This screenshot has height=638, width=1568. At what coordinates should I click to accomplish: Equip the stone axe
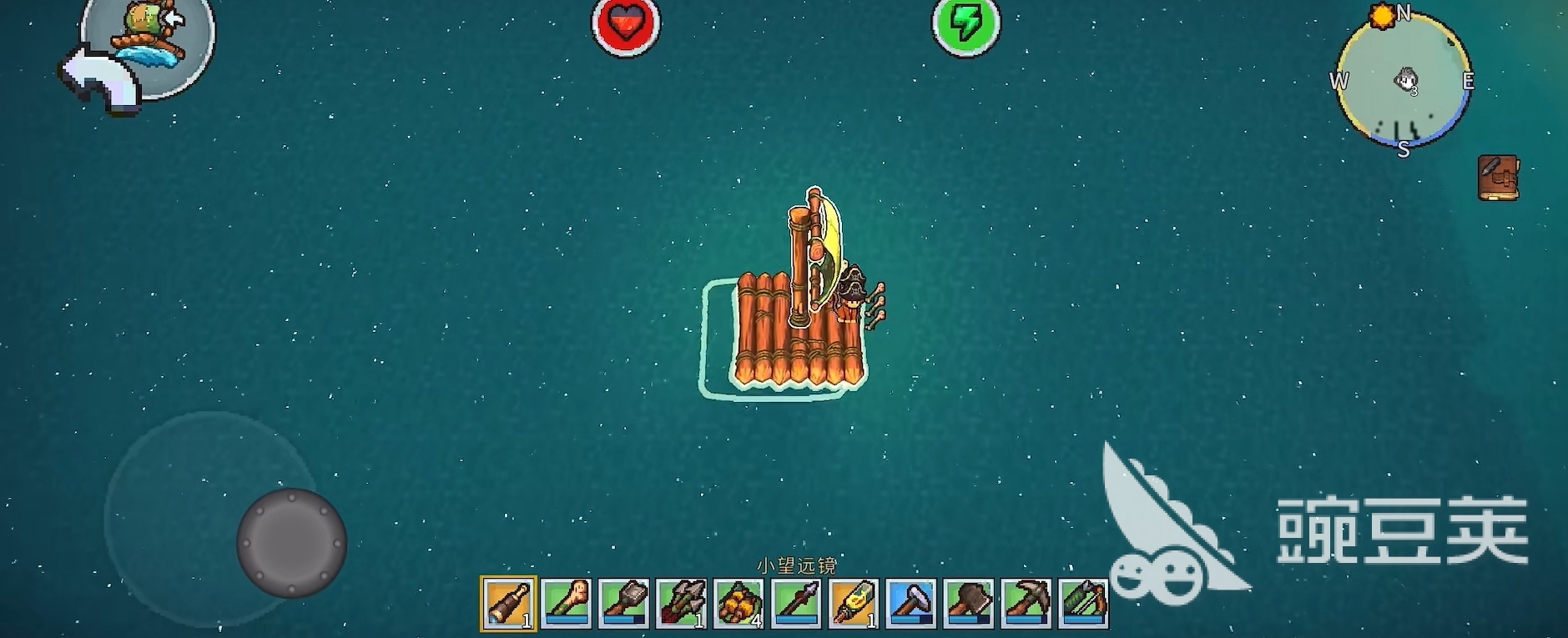pos(969,603)
